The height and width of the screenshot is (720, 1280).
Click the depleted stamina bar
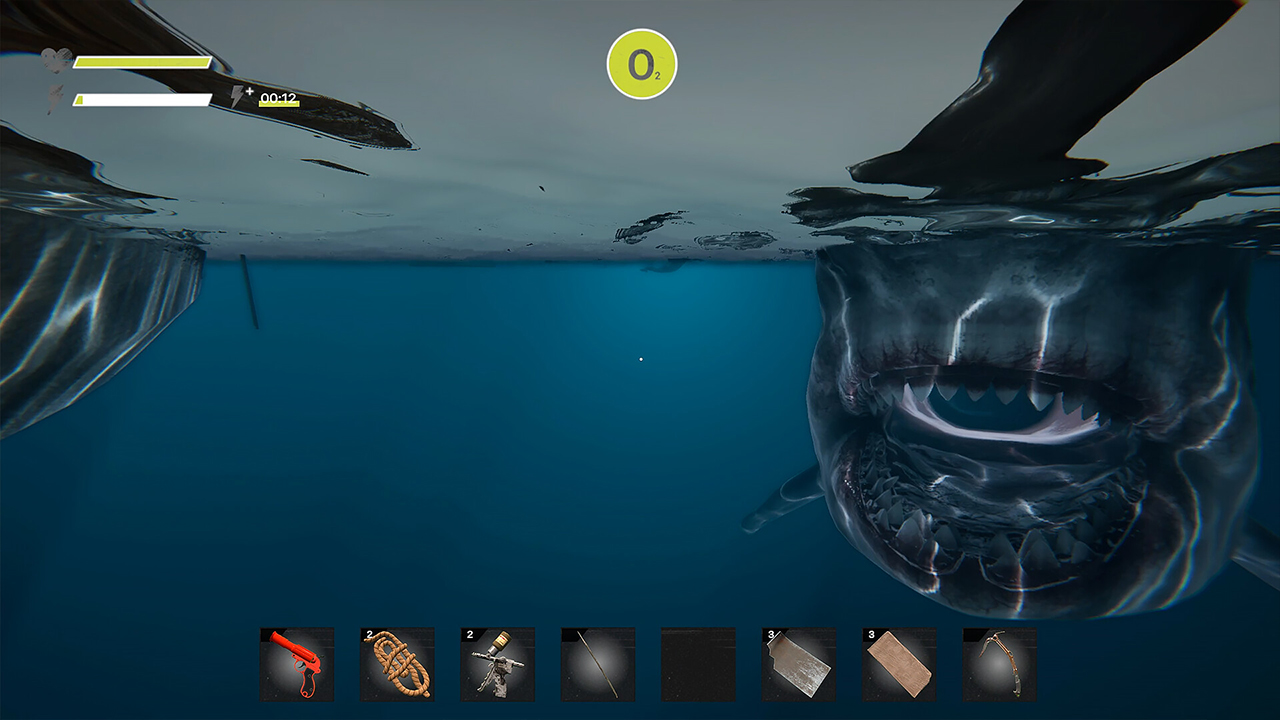(140, 97)
